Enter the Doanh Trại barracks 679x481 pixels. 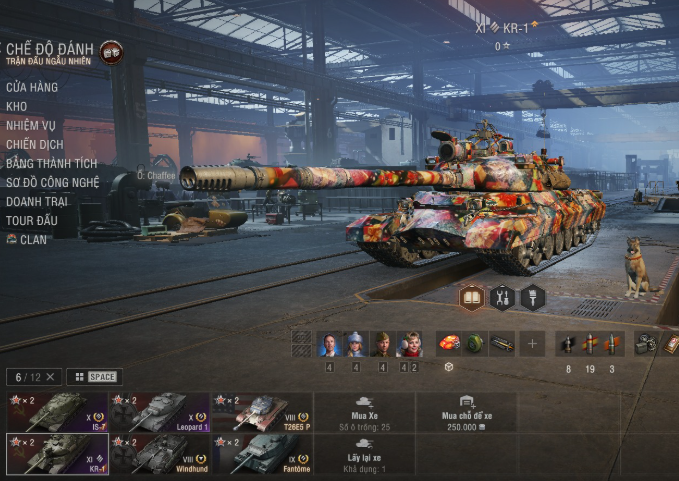pos(38,201)
